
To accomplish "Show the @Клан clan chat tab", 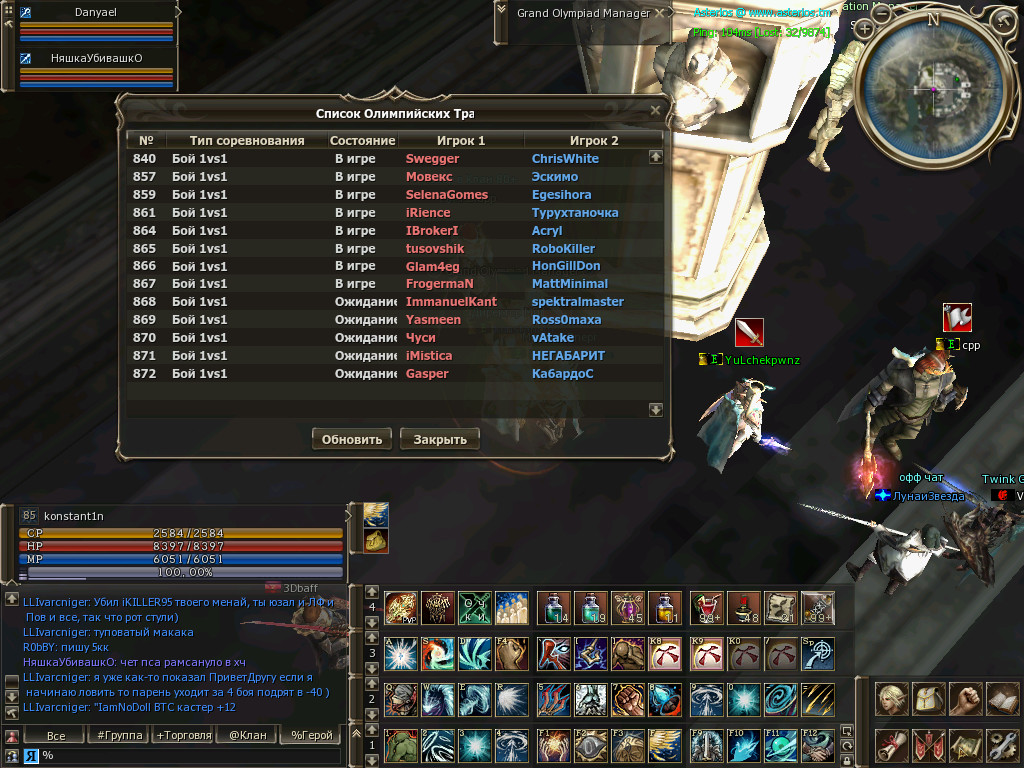I will (x=246, y=736).
